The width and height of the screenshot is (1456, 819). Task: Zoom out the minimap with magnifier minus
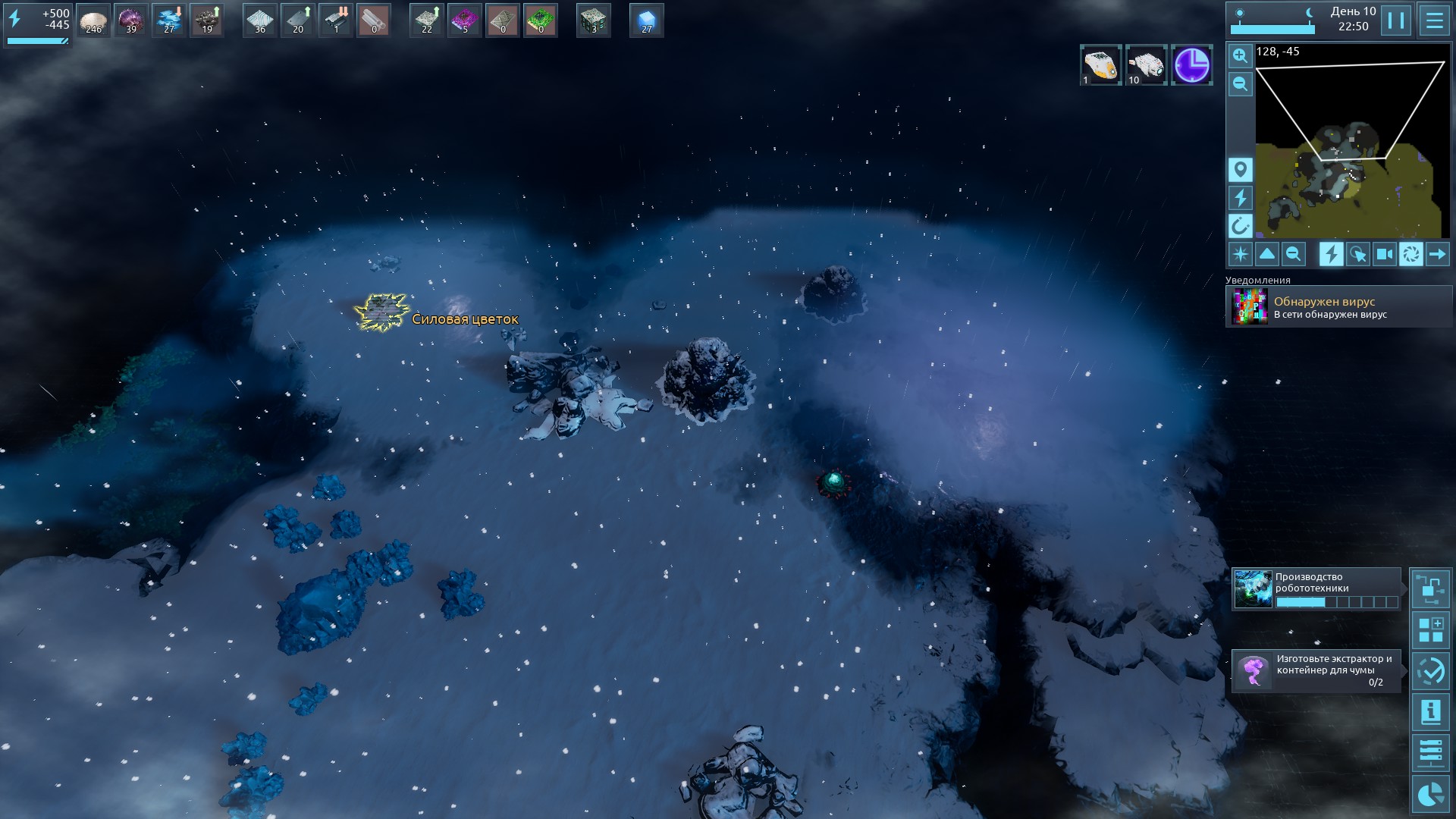point(1240,83)
